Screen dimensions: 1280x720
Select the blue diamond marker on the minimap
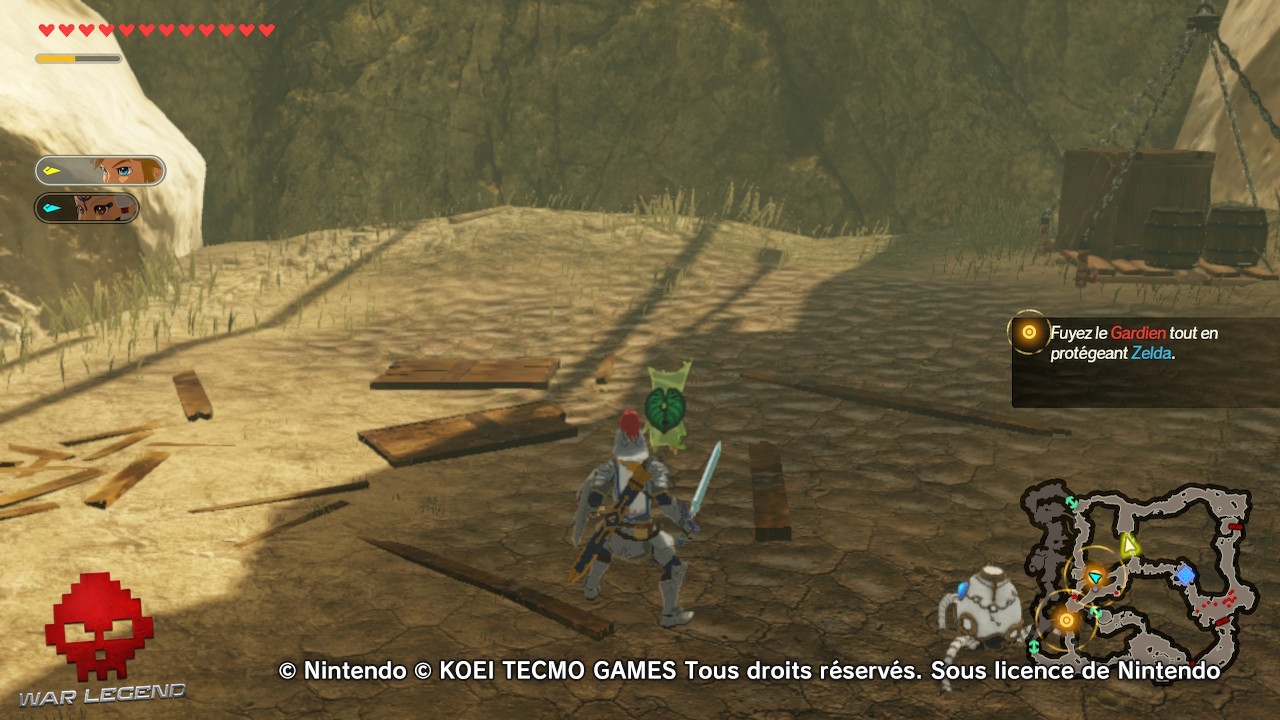pyautogui.click(x=1187, y=574)
